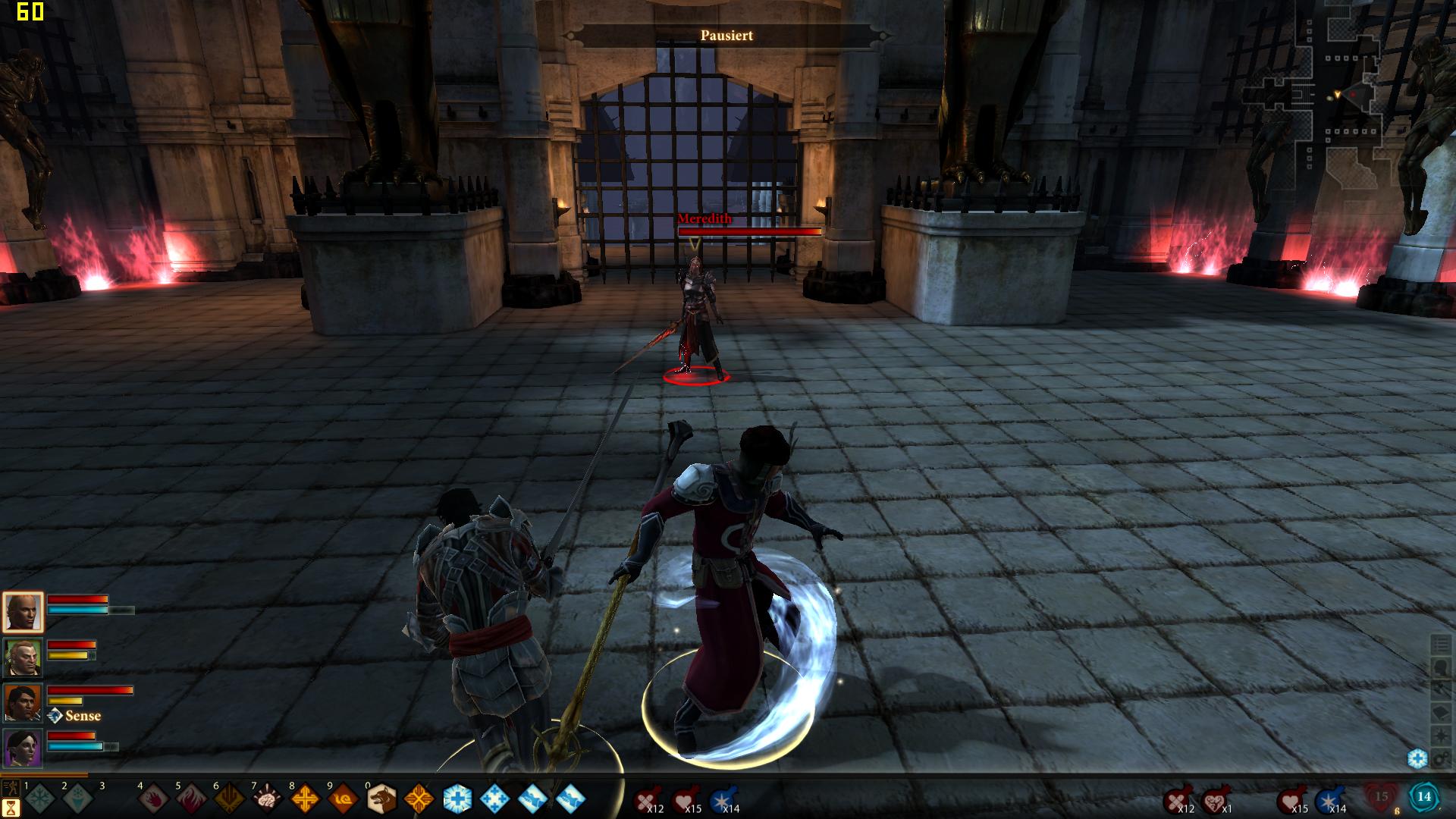Activate the fireball spell in slot 4

(153, 799)
